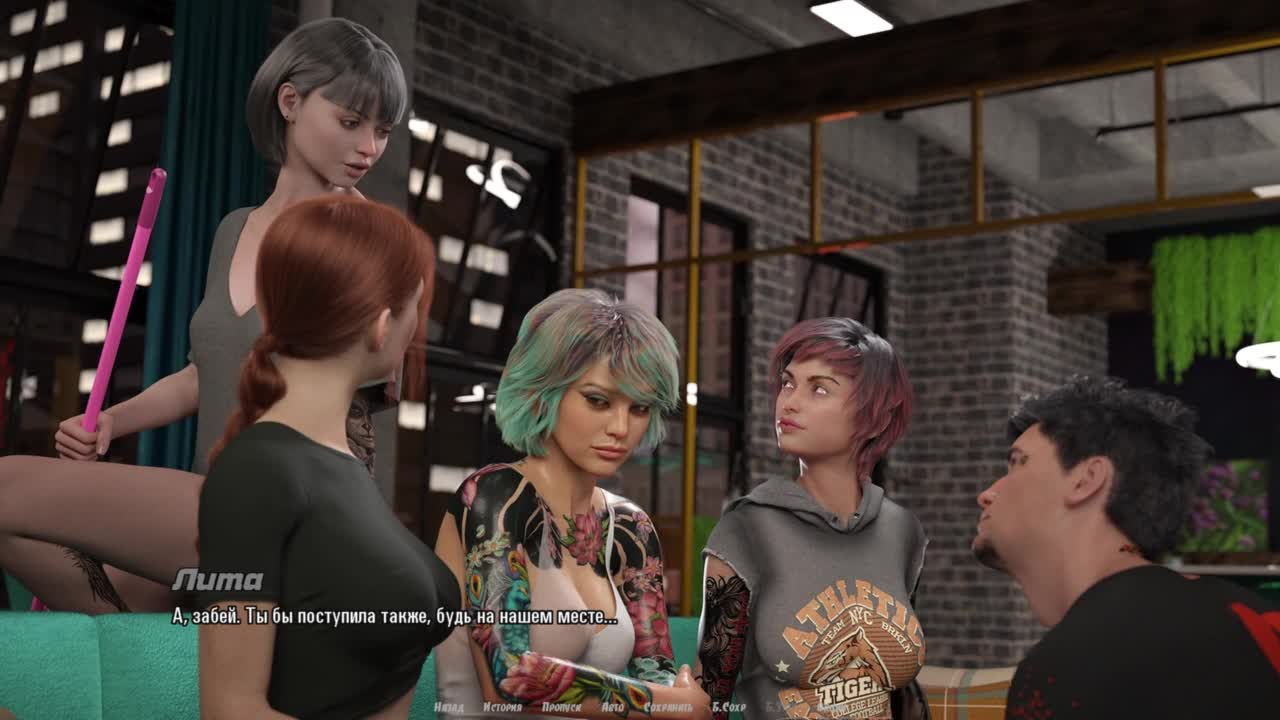Open the Сохранить save menu
This screenshot has height=720, width=1280.
[668, 707]
